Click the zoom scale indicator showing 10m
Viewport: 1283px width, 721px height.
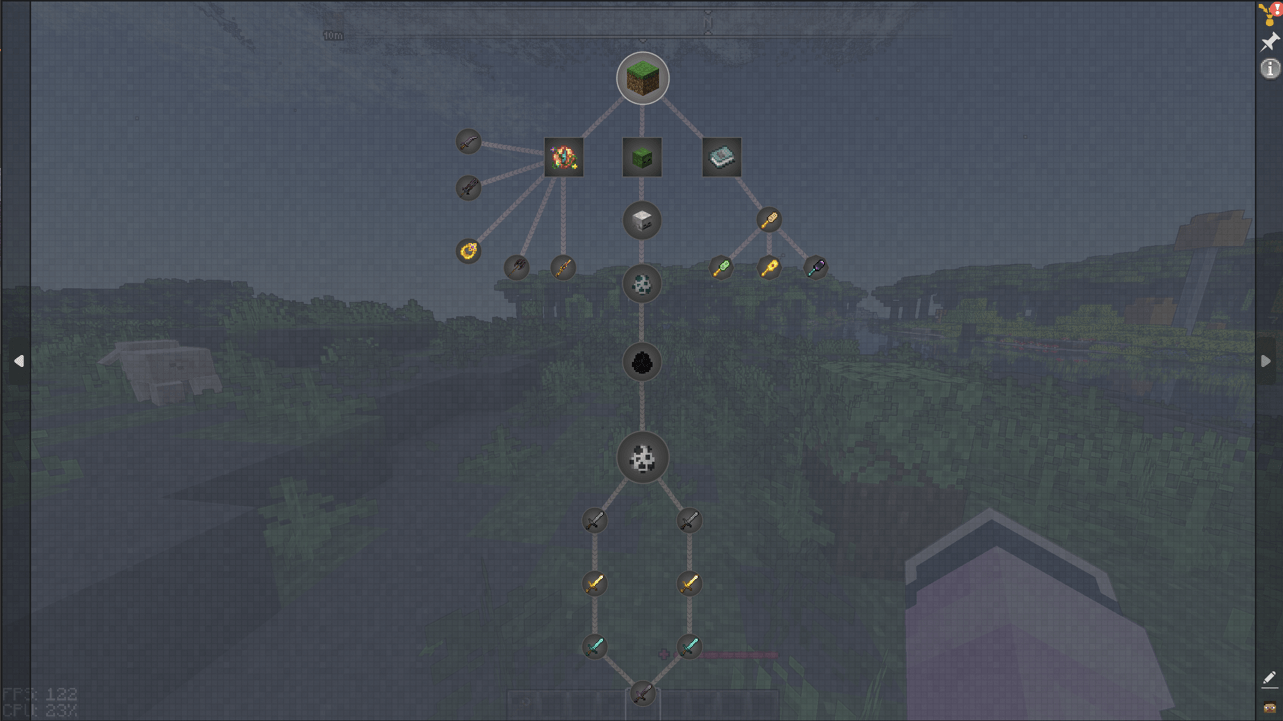click(331, 33)
